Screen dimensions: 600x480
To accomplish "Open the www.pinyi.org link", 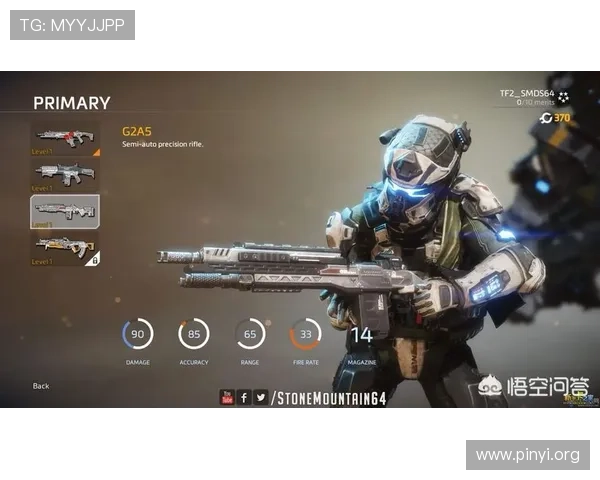I will (527, 455).
